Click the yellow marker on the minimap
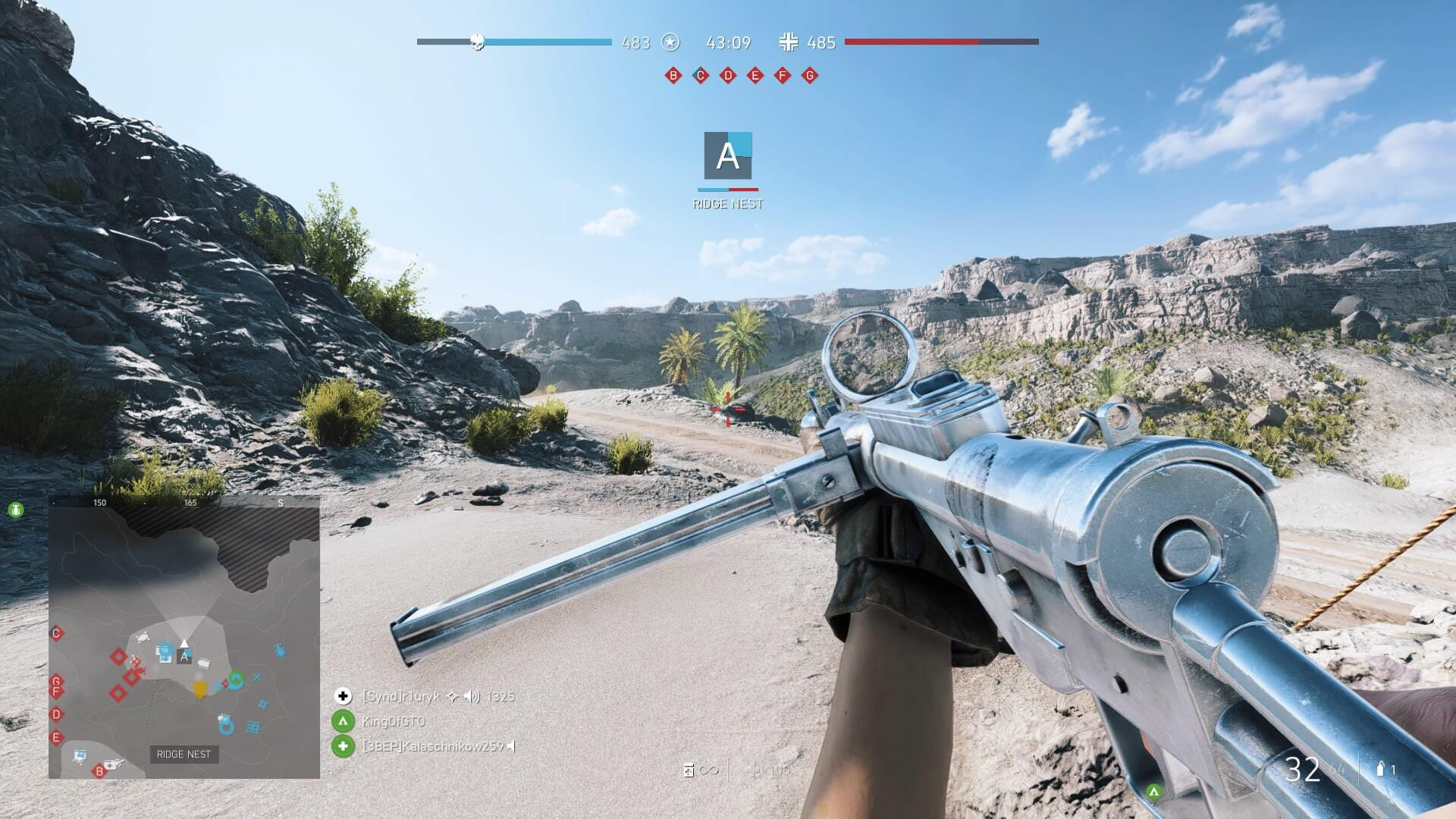This screenshot has height=819, width=1456. [200, 689]
